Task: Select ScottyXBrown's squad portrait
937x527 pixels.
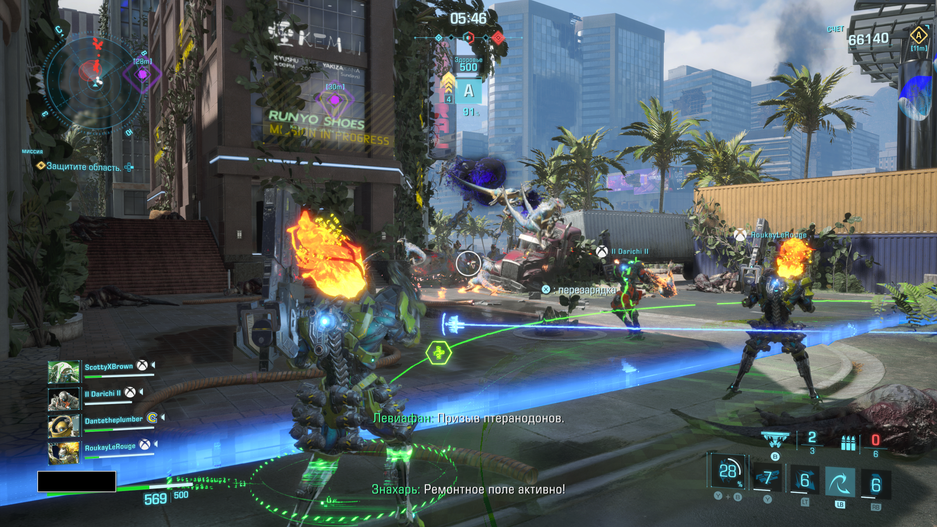Action: click(x=64, y=373)
